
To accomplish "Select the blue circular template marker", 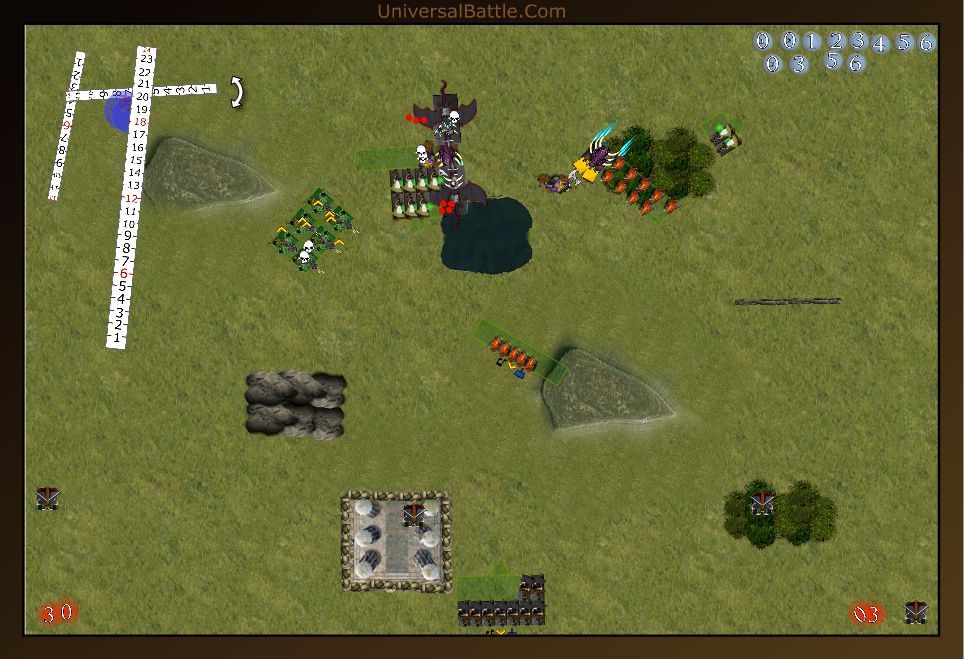I will point(117,112).
